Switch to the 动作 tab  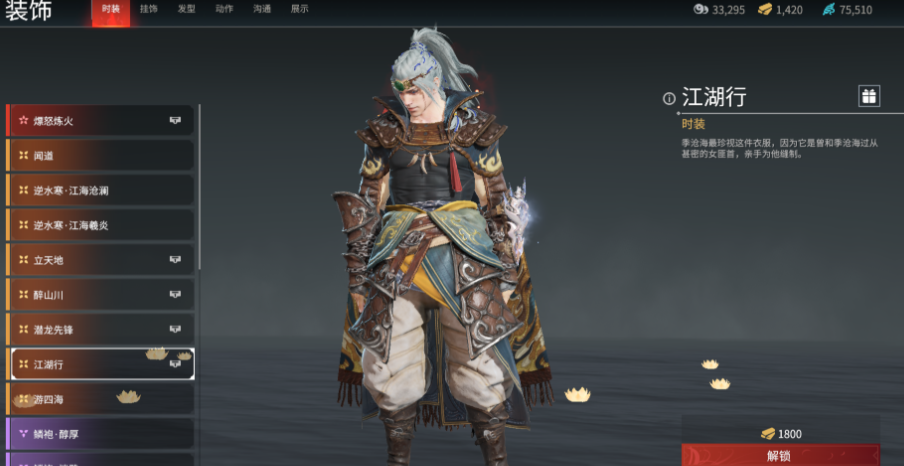[224, 9]
